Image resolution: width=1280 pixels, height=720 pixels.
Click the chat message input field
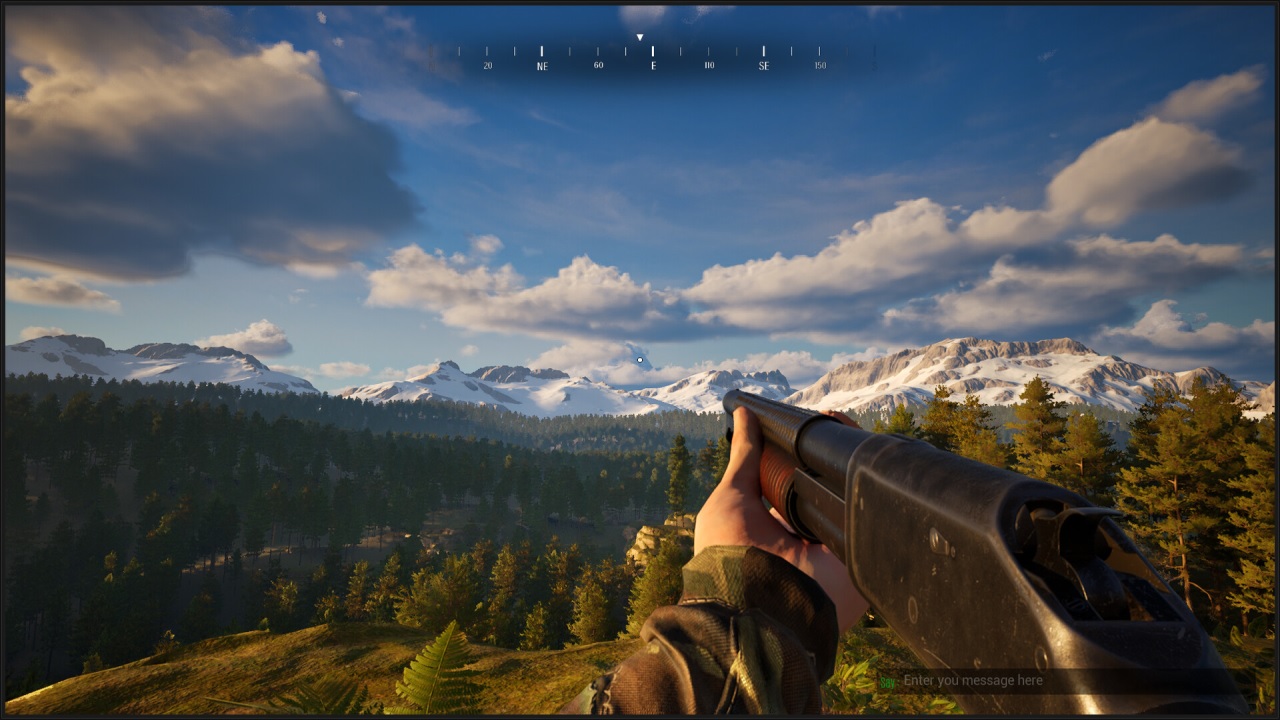click(1060, 681)
